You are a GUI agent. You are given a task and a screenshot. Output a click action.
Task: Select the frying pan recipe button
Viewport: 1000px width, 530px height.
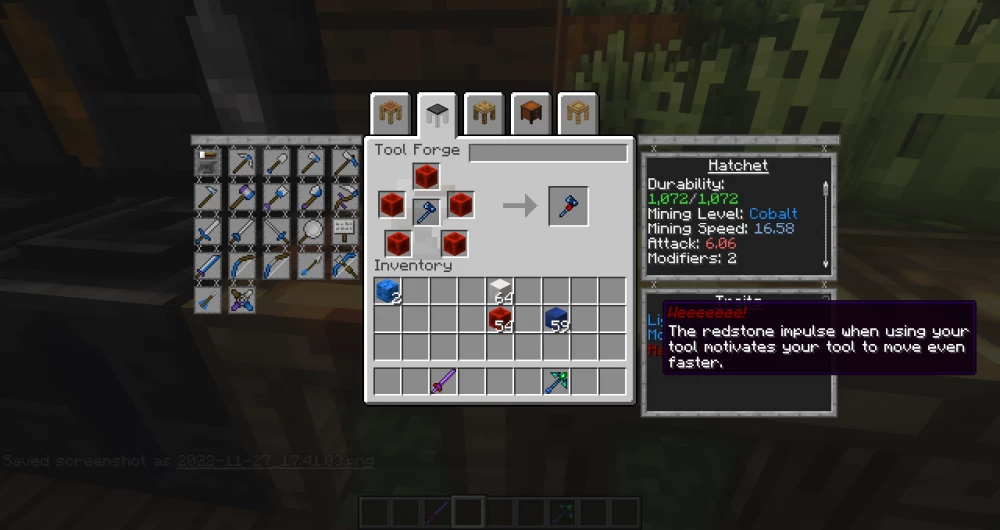311,230
